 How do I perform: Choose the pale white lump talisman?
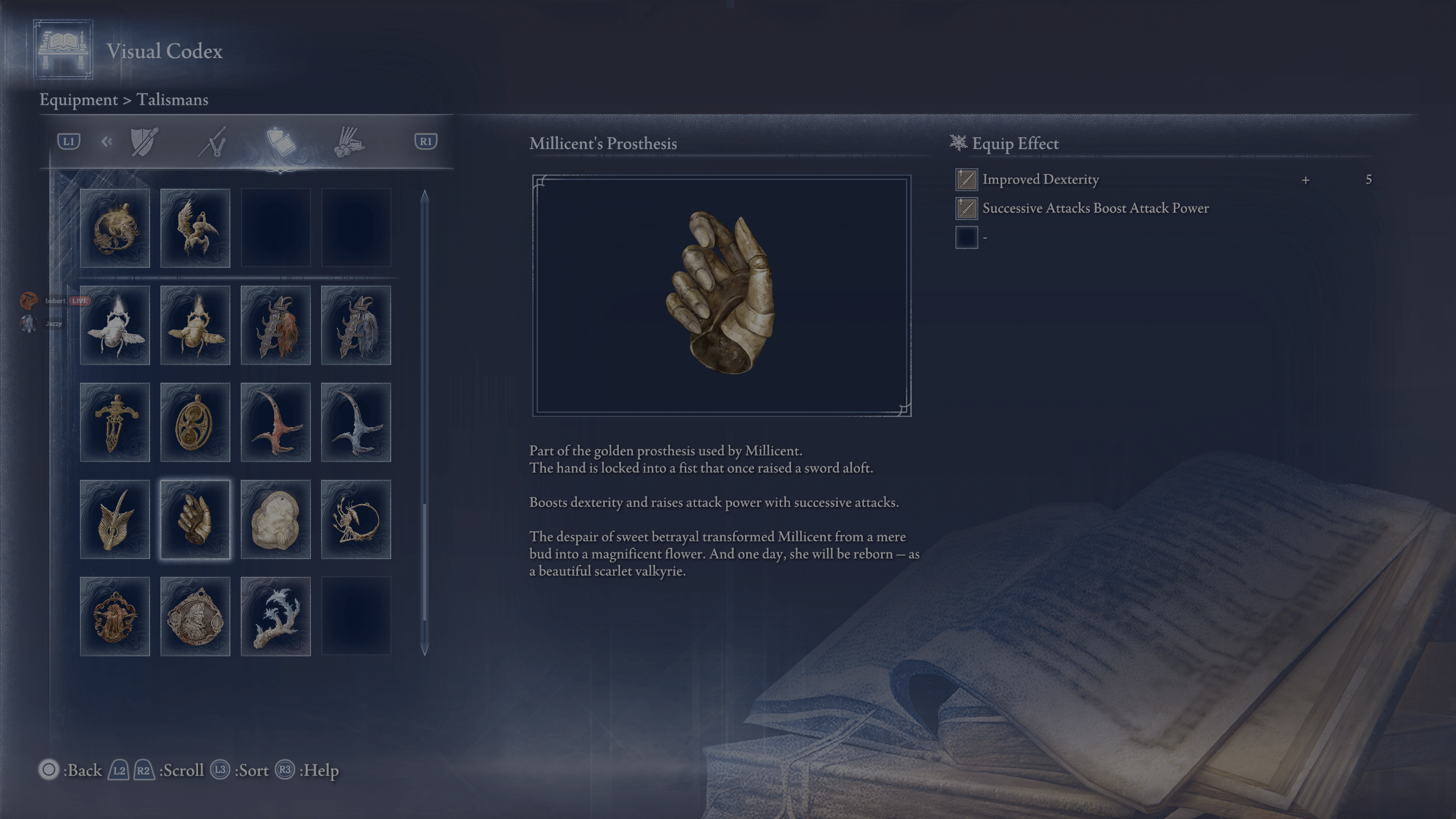[276, 519]
